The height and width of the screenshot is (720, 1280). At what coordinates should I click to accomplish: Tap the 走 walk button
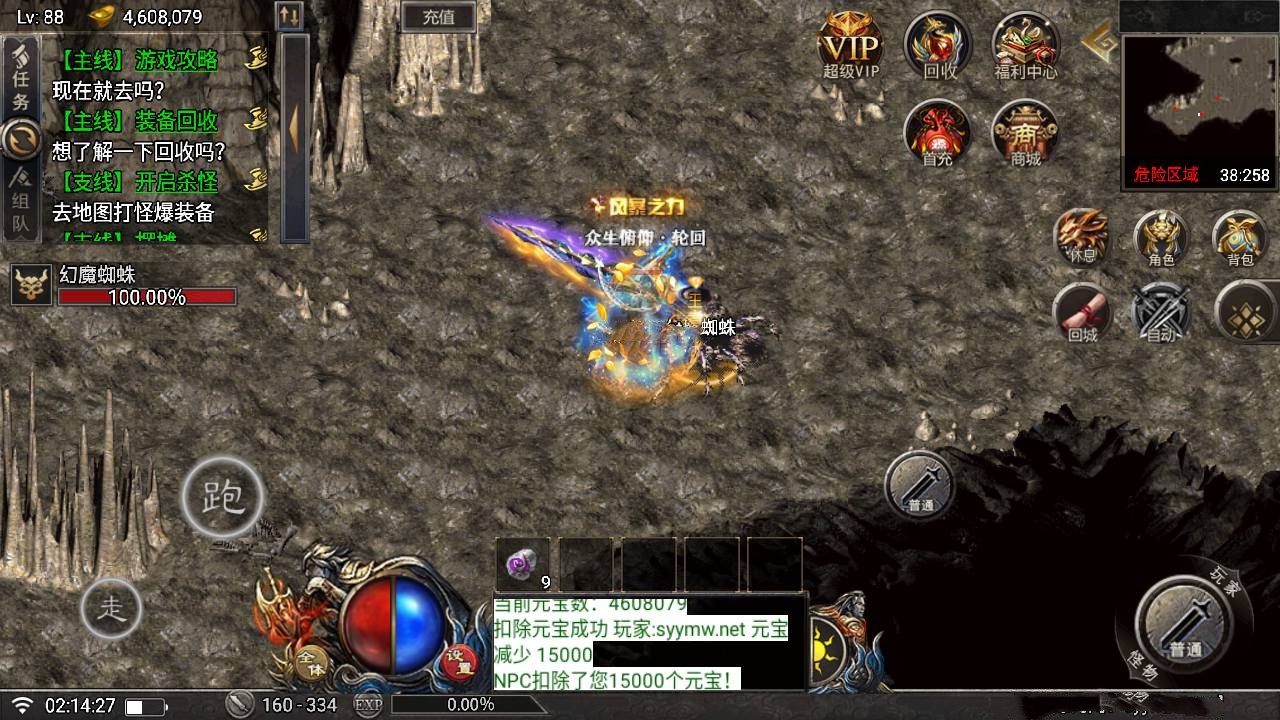pos(111,607)
